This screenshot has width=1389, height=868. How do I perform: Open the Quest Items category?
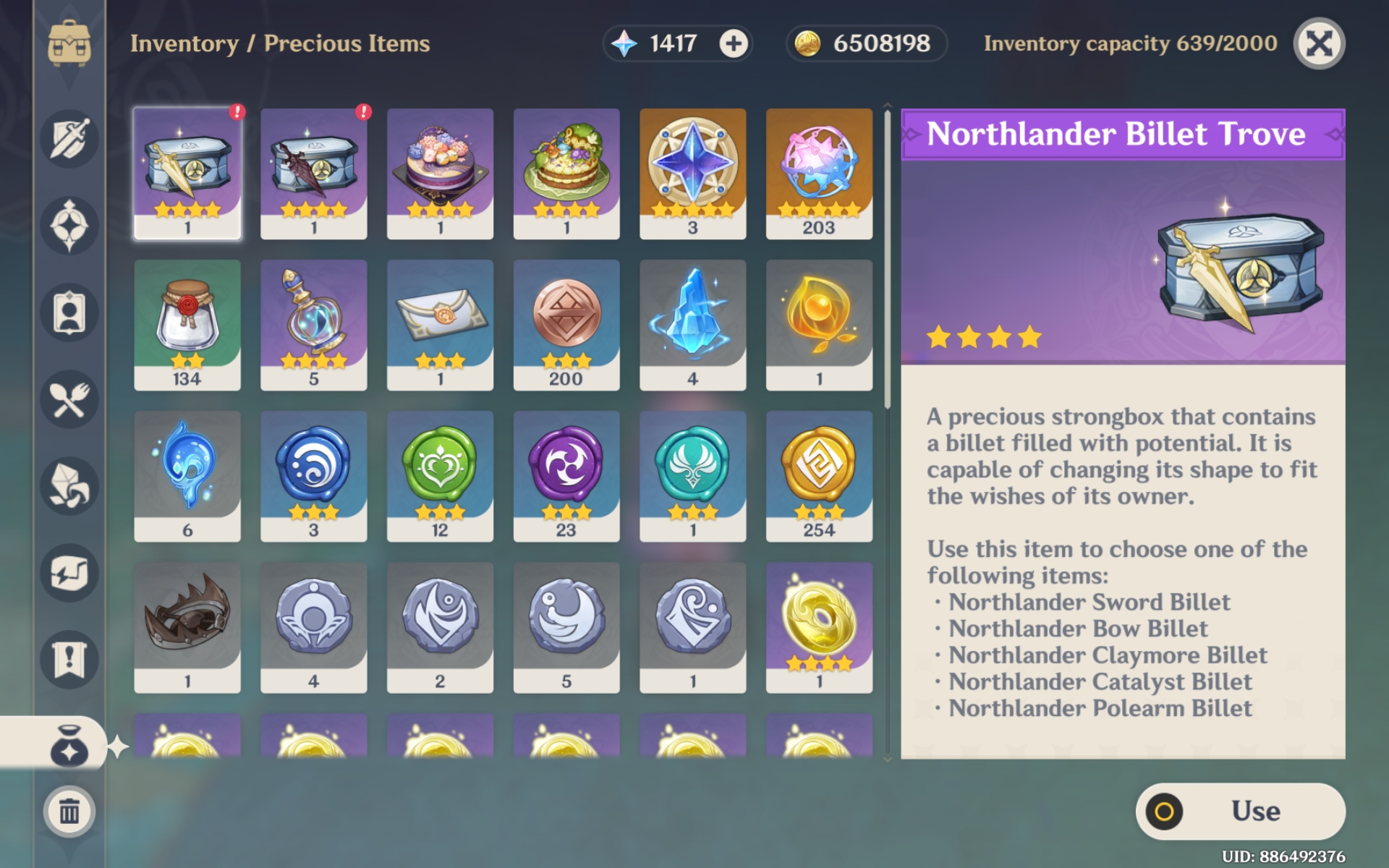pos(69,660)
